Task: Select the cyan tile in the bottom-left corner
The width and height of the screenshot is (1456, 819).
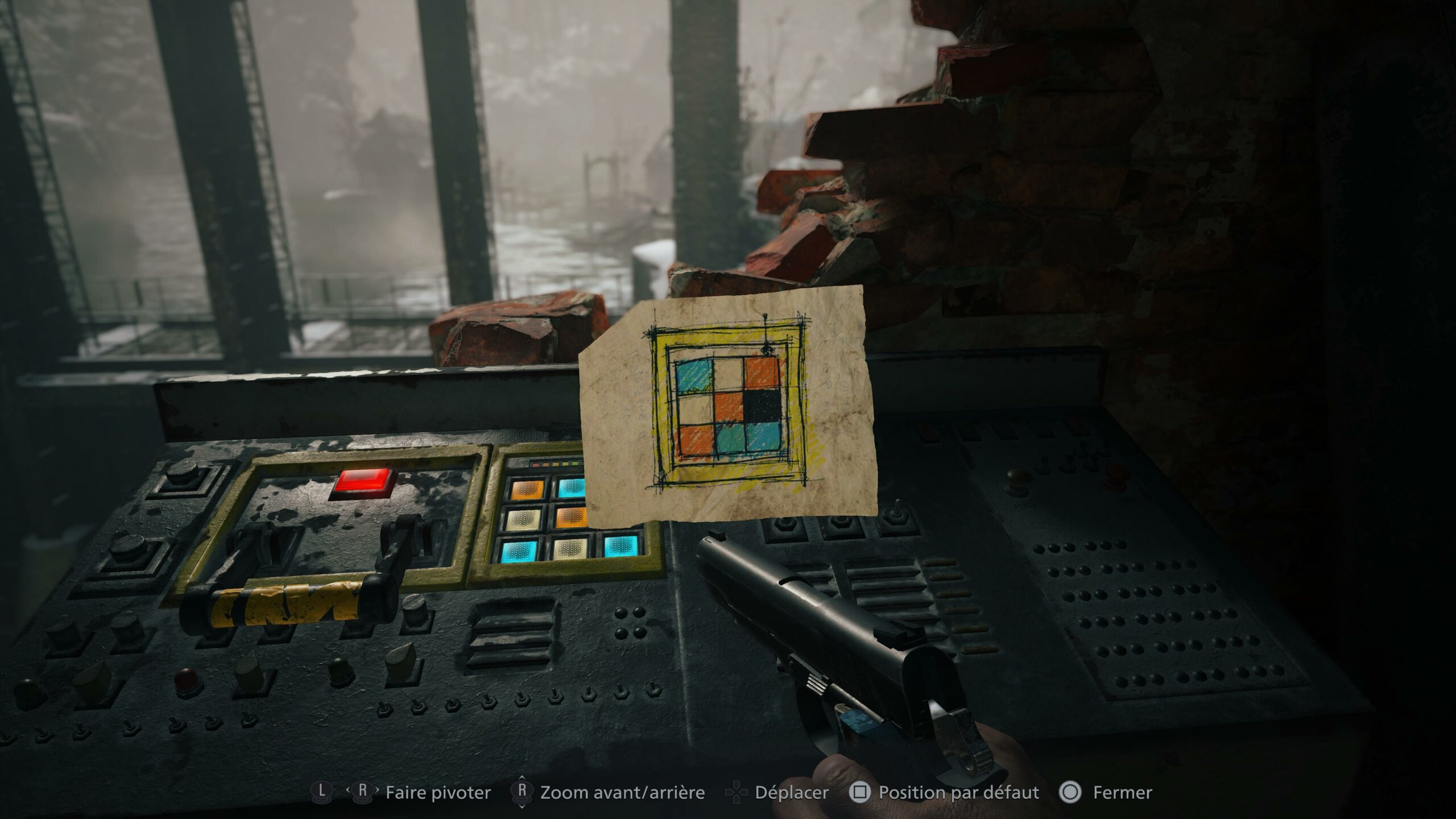Action: click(x=520, y=551)
